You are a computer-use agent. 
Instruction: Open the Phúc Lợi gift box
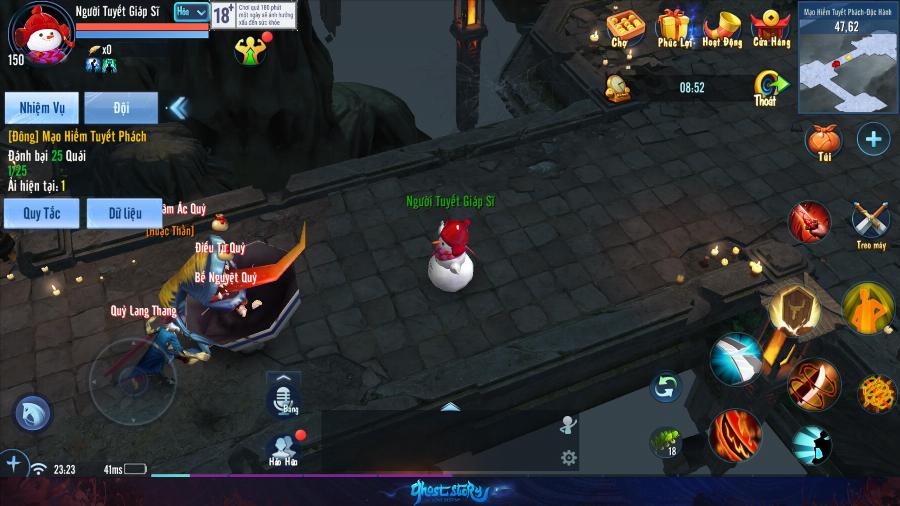[674, 26]
